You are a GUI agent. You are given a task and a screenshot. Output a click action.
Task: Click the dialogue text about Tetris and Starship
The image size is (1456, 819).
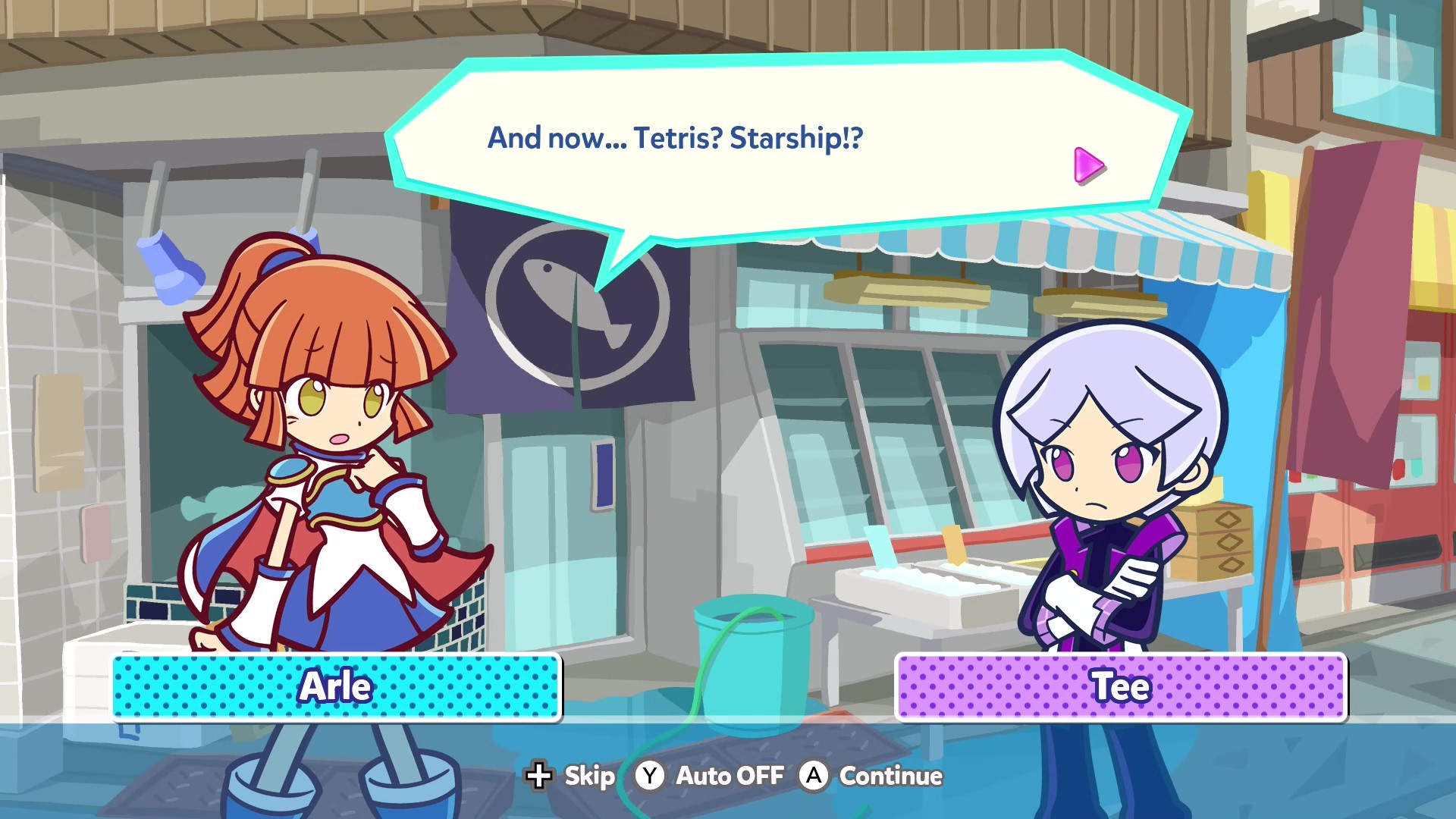(x=675, y=138)
